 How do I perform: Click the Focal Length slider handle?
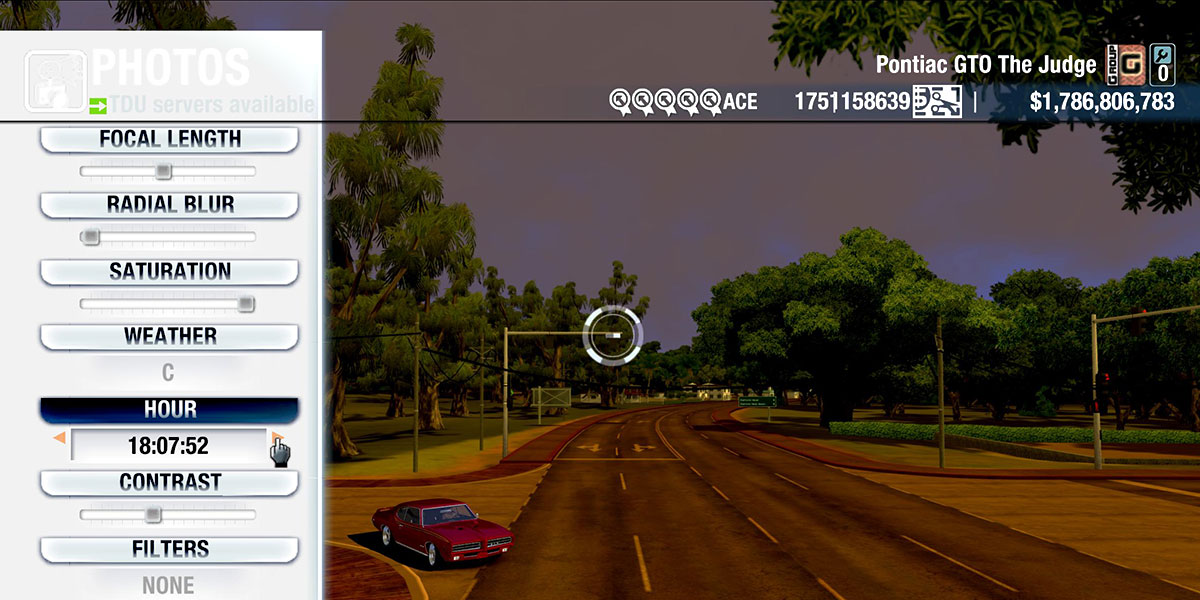click(163, 172)
